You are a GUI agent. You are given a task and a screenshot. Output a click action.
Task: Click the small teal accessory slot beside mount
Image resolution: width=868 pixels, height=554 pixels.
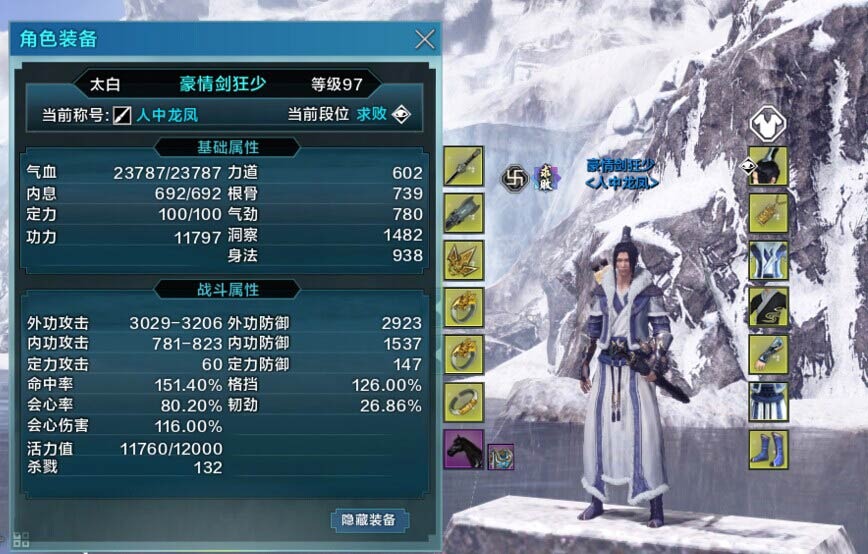coord(500,456)
